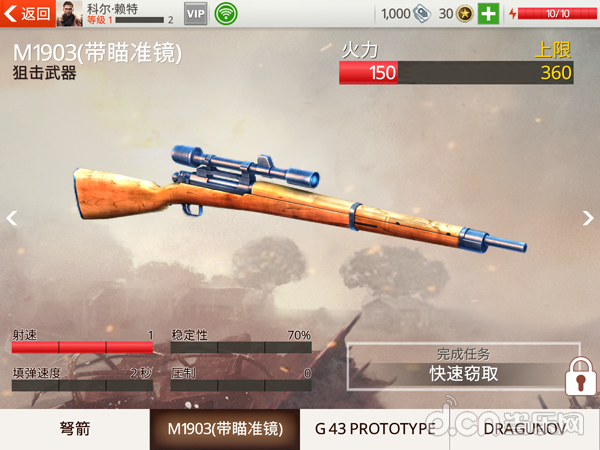Click the padlock locked icon
The image size is (600, 450).
[578, 380]
